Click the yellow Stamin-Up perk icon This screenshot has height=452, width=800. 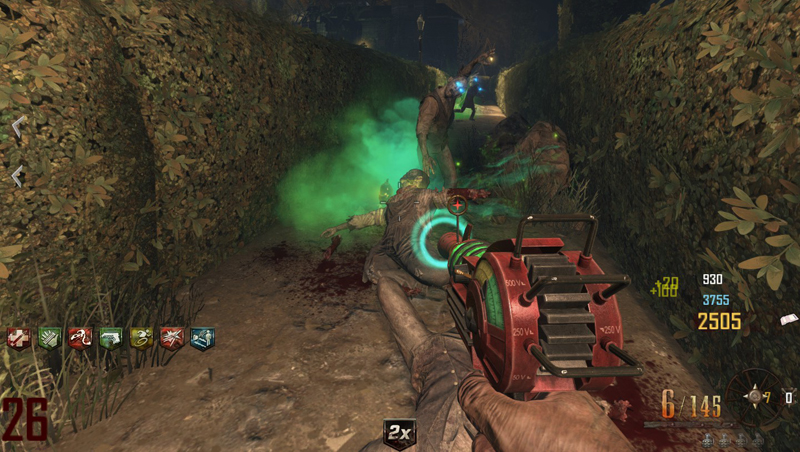(140, 338)
